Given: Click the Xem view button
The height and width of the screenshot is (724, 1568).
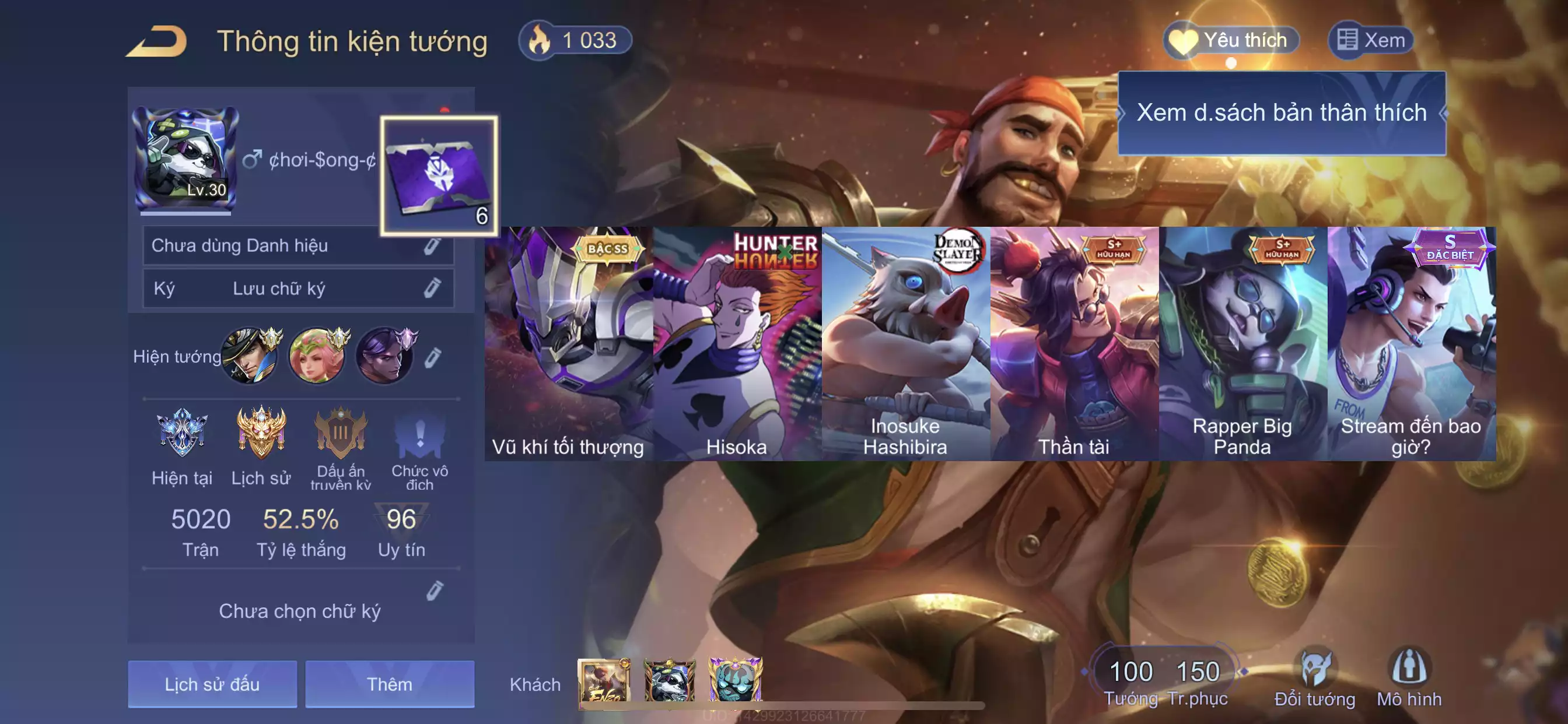Looking at the screenshot, I should pos(1370,41).
